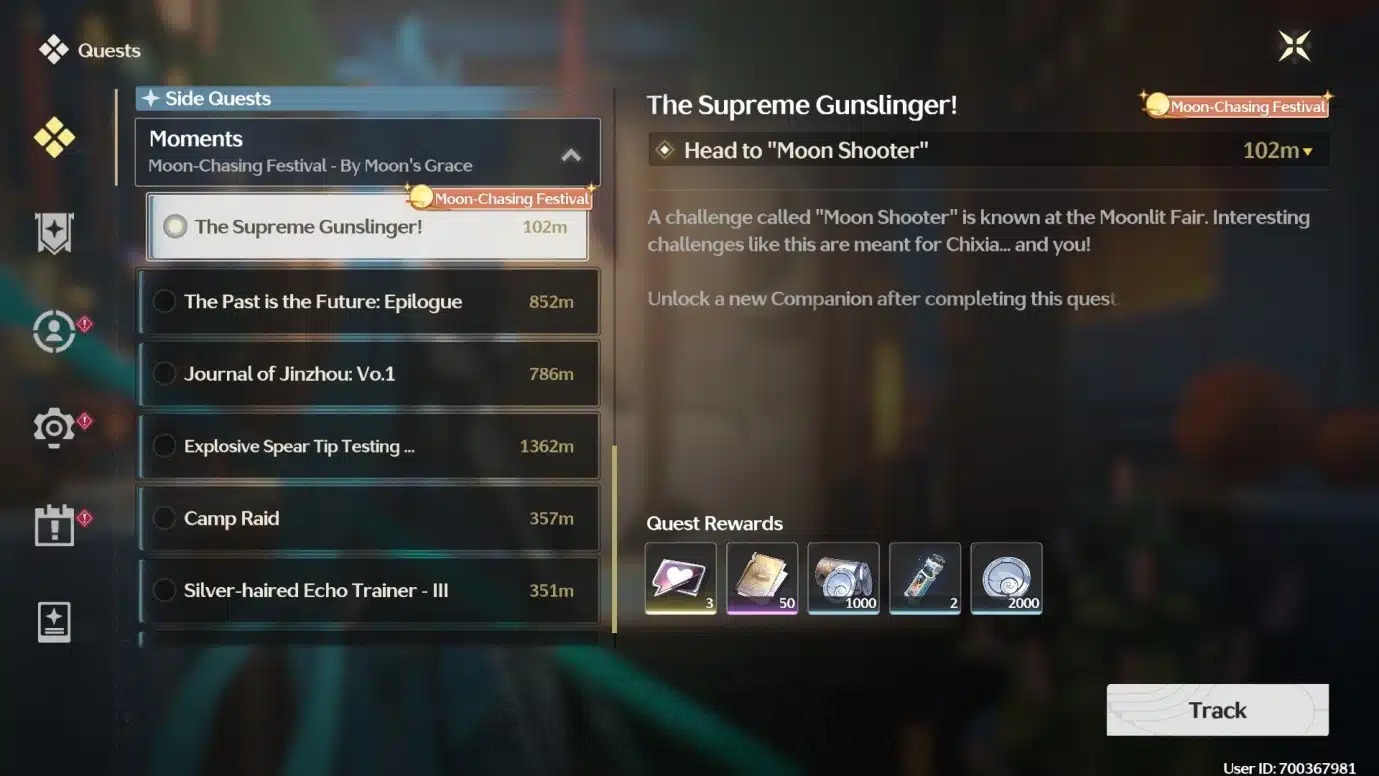Expand the 102m distance dropdown
Screen dimensions: 1379x776
coord(1277,151)
